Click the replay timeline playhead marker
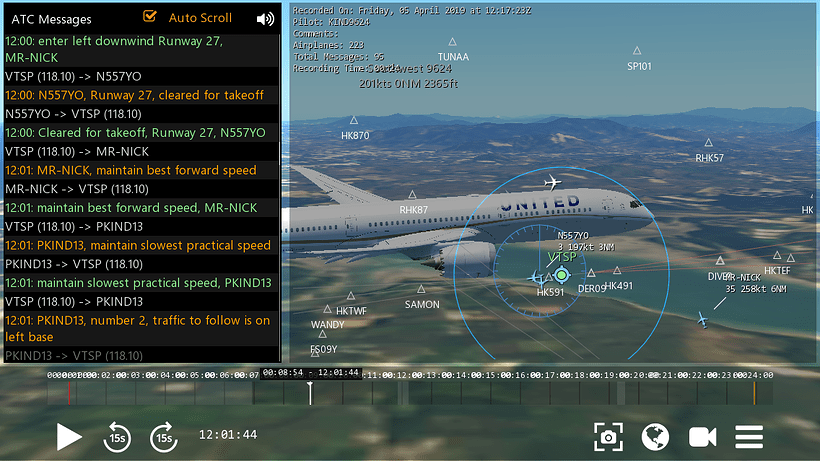The height and width of the screenshot is (461, 820). (310, 391)
